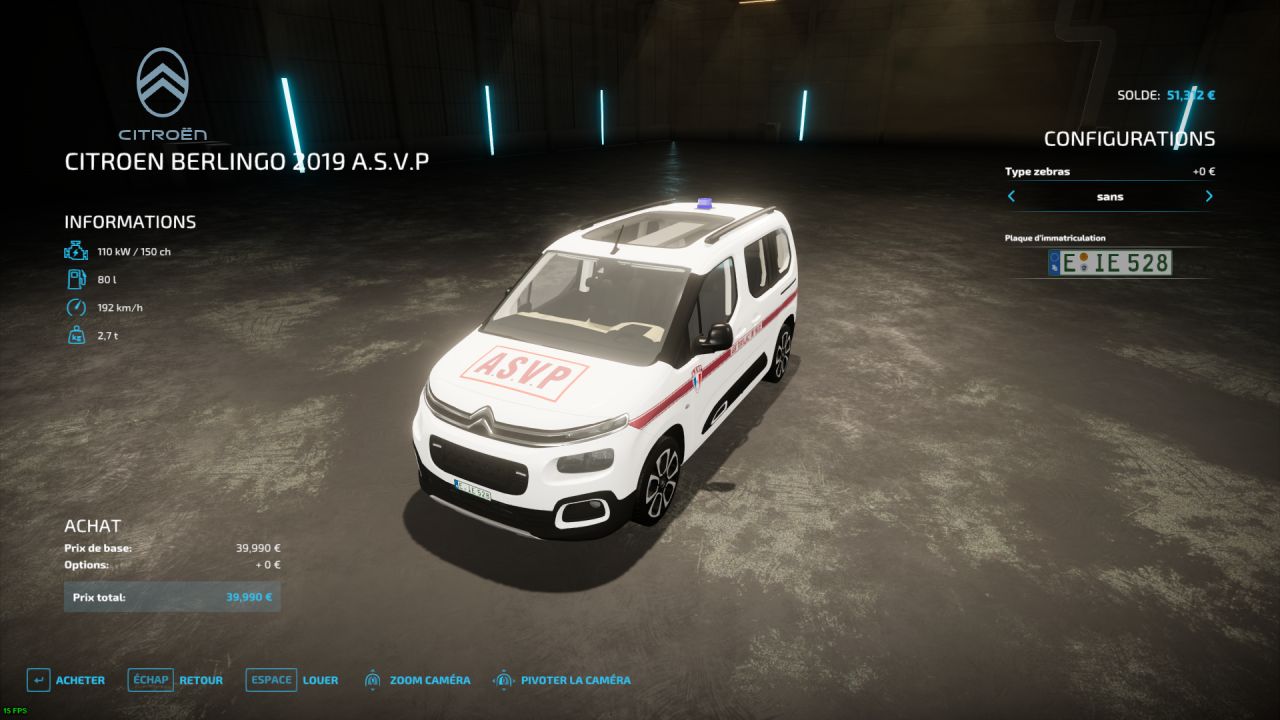Buy the vehicle with ACHETER
Image resolution: width=1280 pixels, height=720 pixels.
pyautogui.click(x=66, y=680)
